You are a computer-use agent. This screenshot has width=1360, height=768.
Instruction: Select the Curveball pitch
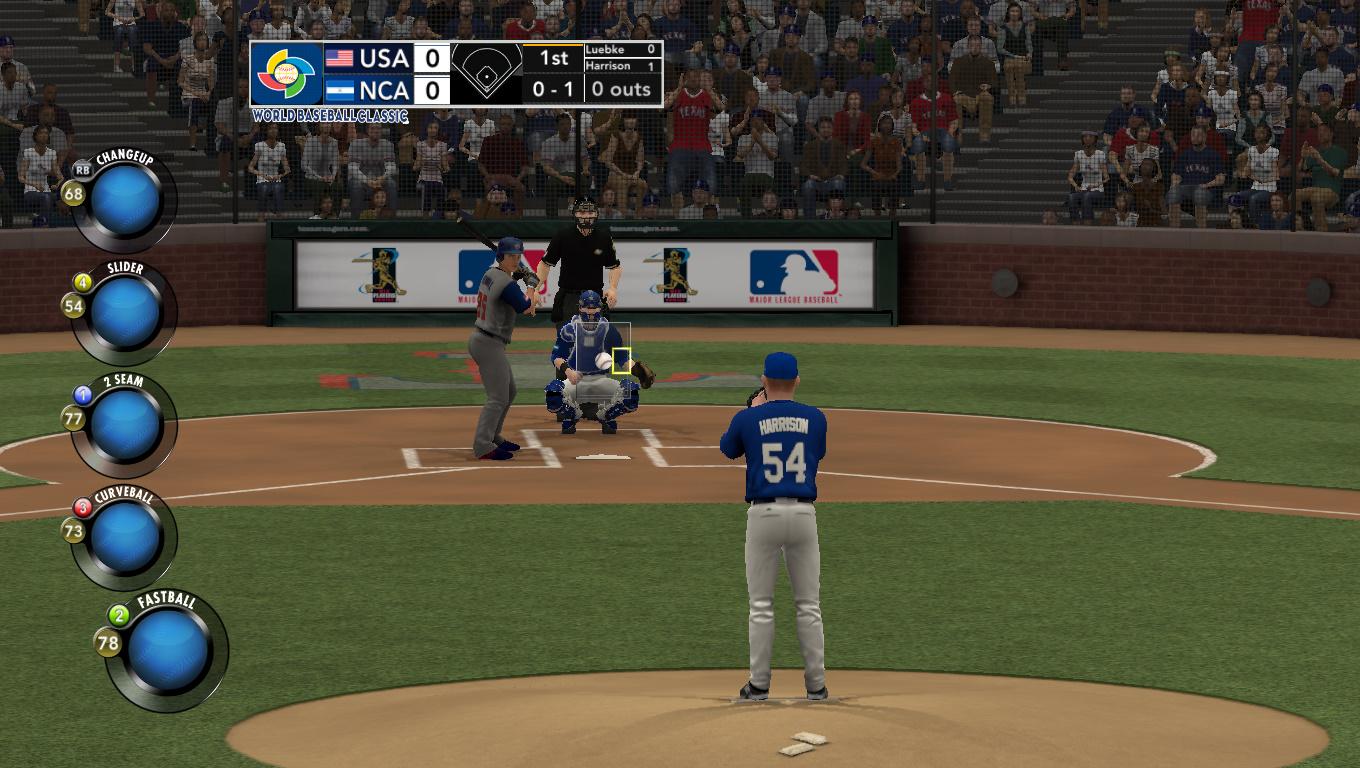click(125, 537)
